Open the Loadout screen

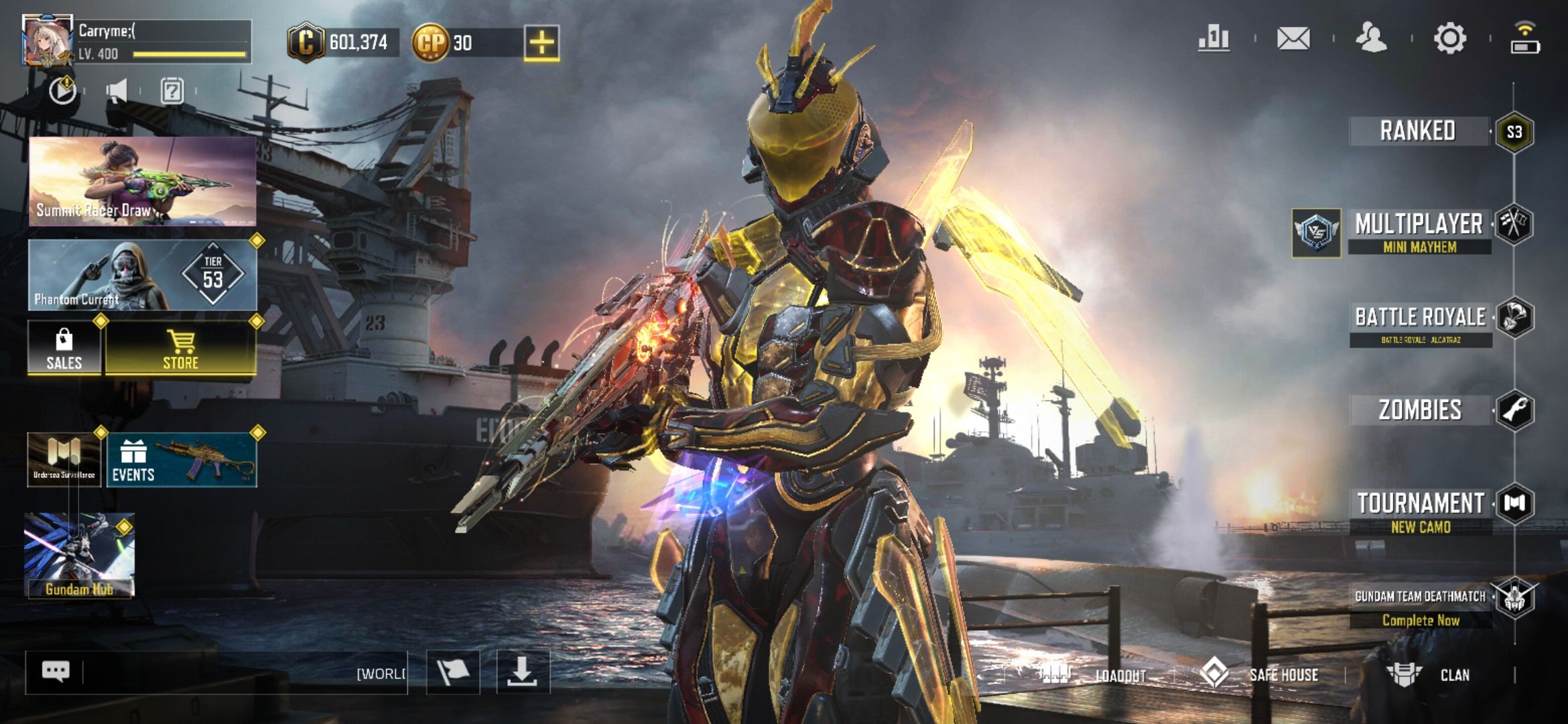(x=1106, y=675)
